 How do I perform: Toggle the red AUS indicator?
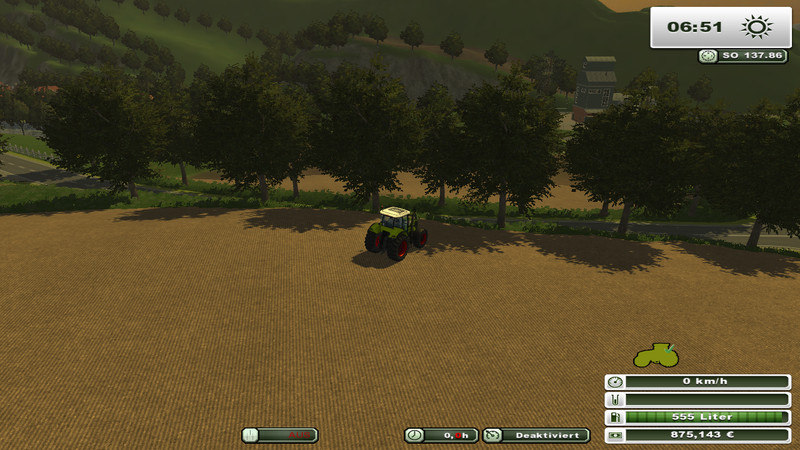point(280,435)
